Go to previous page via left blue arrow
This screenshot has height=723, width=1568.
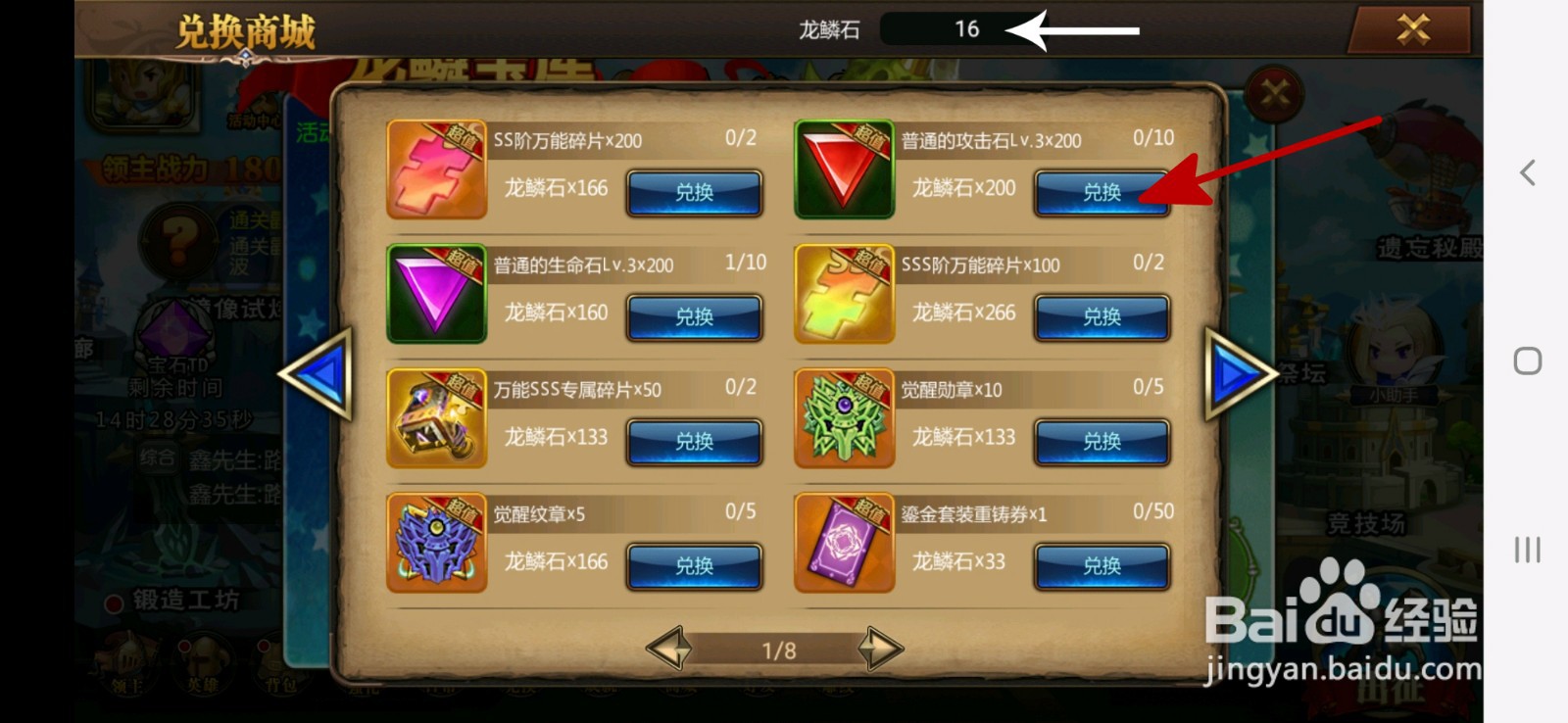[318, 374]
